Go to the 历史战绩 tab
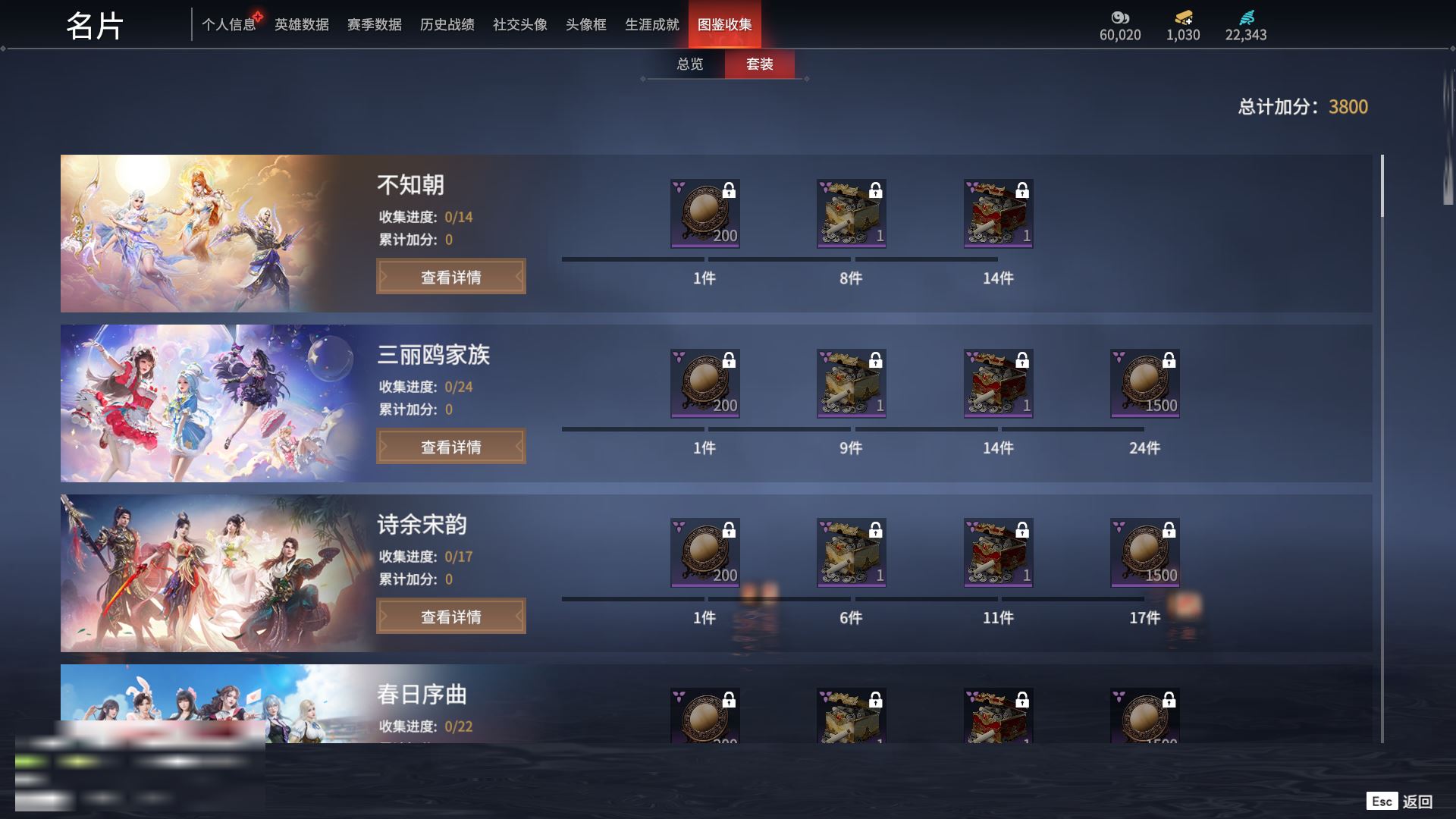Screen dimensions: 1456x819 point(447,25)
